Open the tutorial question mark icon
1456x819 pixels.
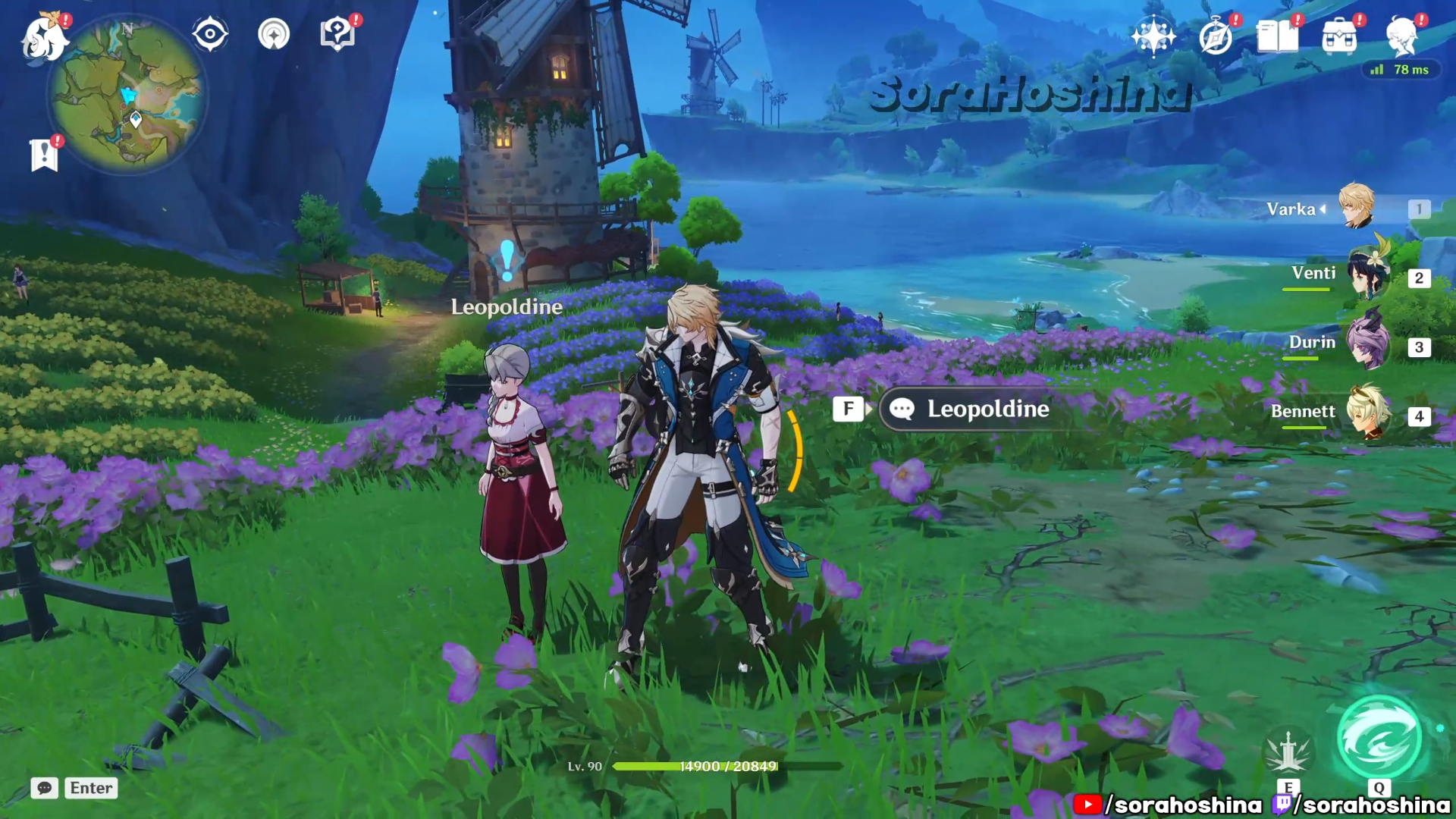click(x=337, y=34)
